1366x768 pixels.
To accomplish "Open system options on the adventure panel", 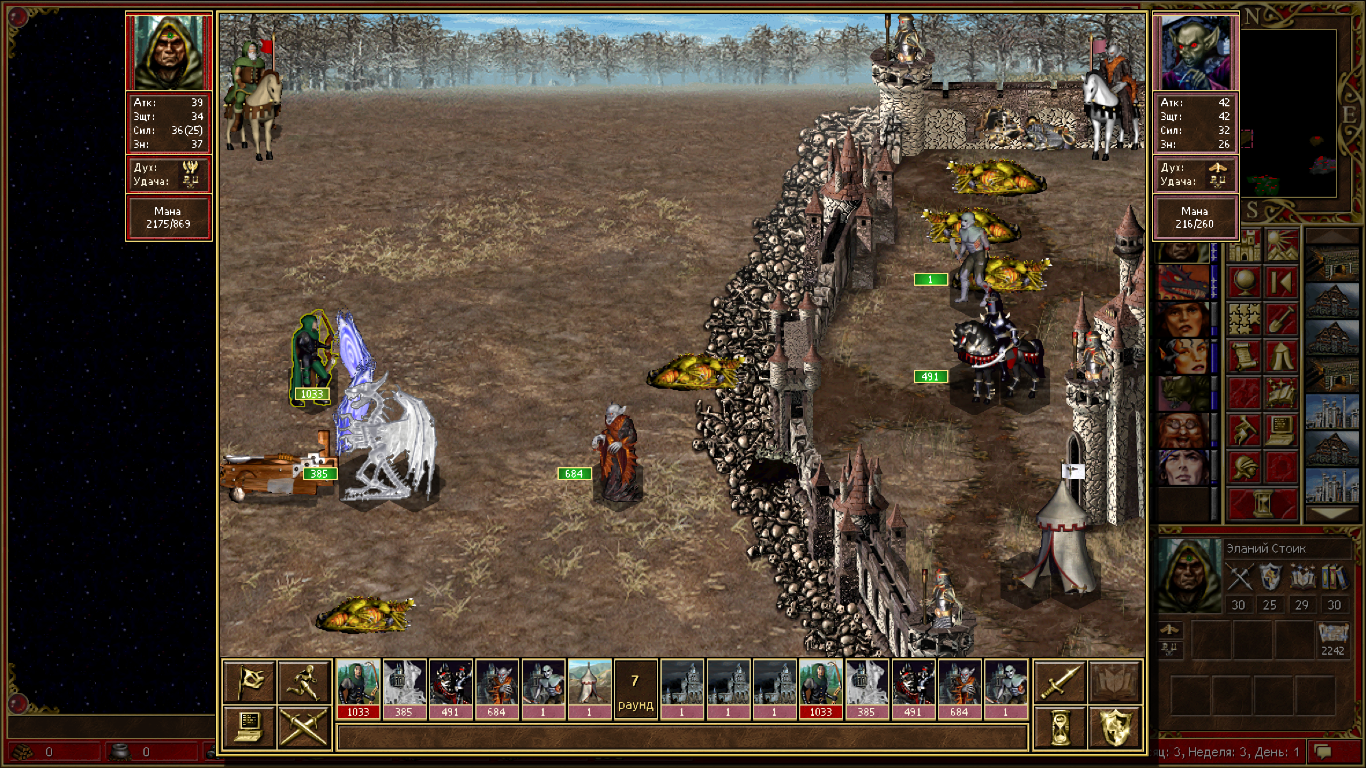I will click(x=1282, y=430).
